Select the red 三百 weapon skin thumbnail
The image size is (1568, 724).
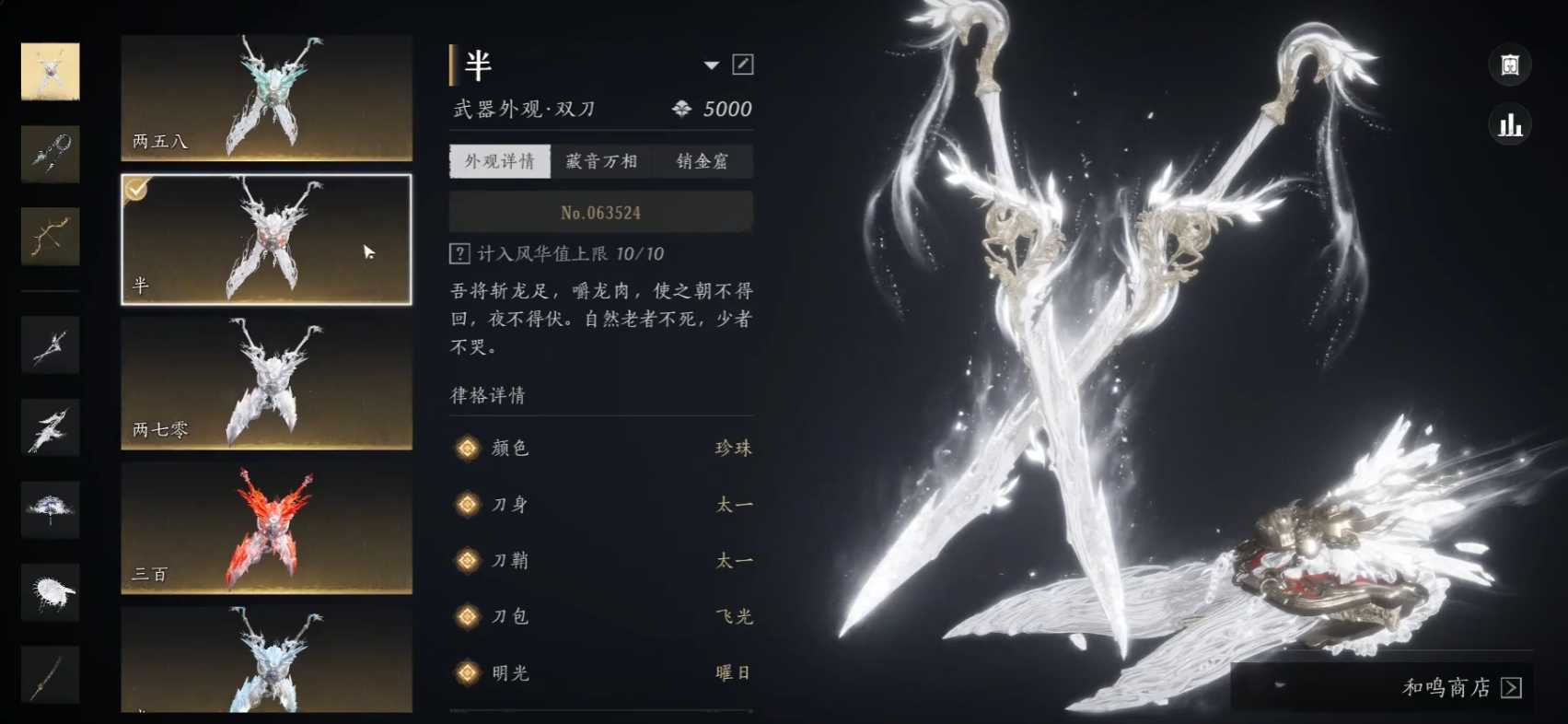coord(265,528)
